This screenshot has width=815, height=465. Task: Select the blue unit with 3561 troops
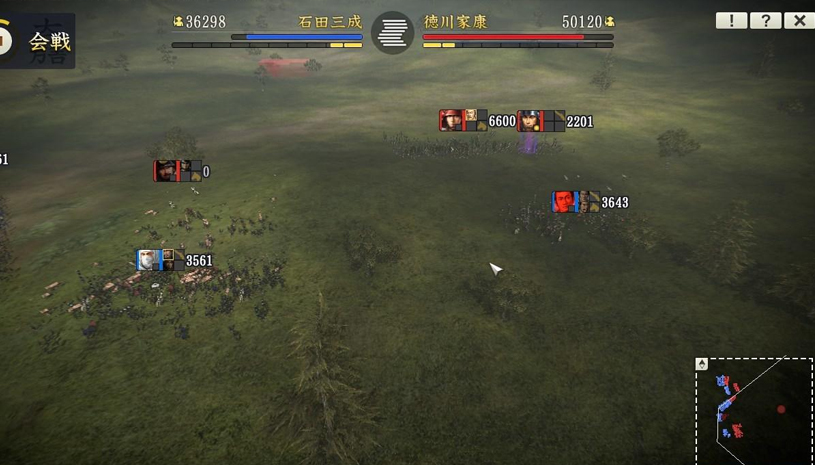[x=160, y=260]
